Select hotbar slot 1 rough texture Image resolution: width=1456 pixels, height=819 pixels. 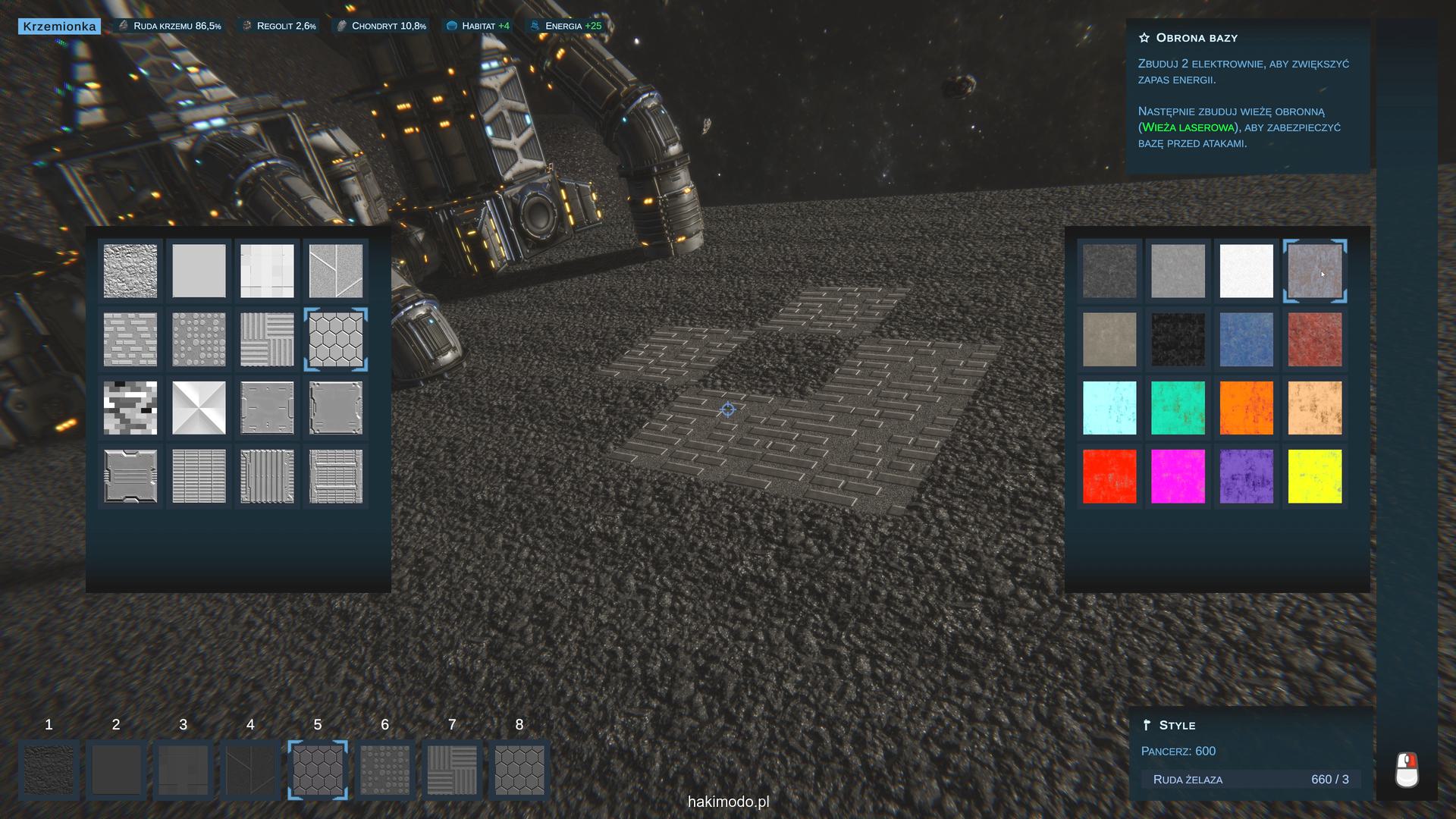(x=49, y=770)
